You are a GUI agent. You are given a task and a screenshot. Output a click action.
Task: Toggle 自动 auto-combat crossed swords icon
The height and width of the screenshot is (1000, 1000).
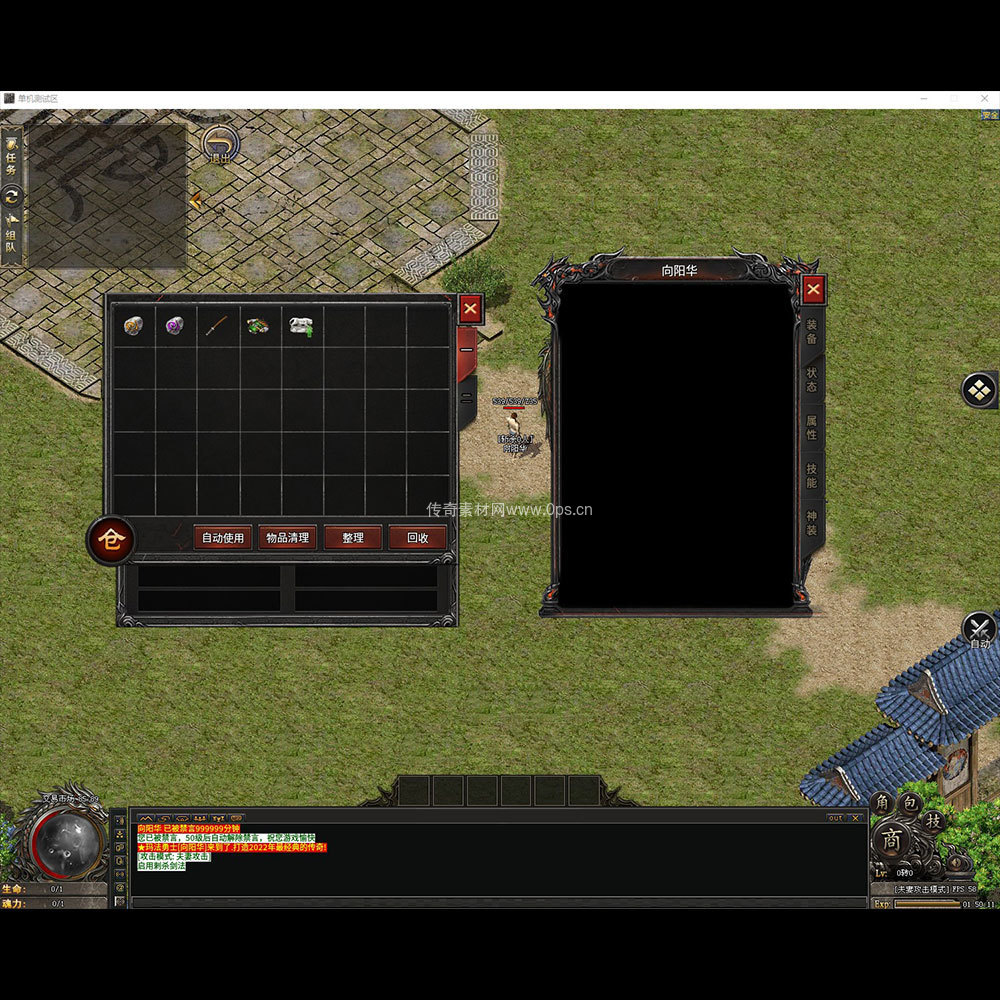click(979, 630)
